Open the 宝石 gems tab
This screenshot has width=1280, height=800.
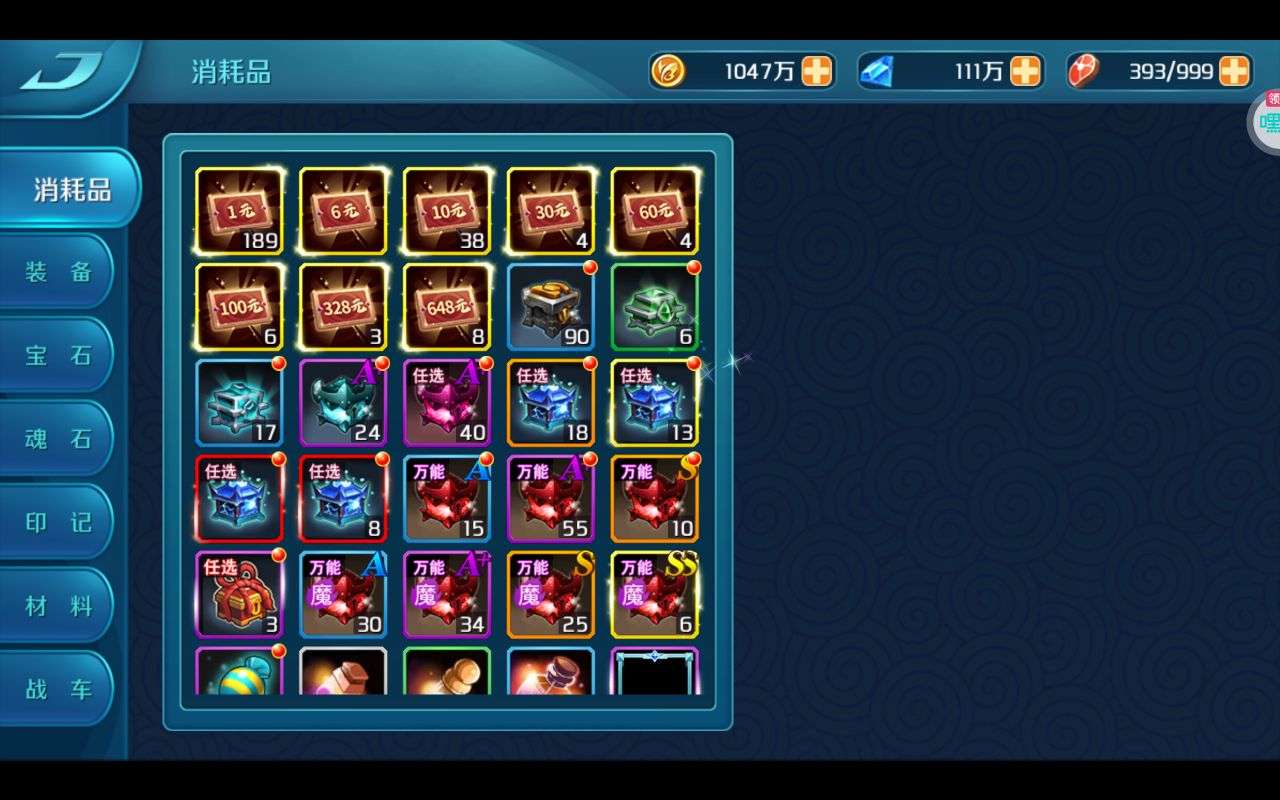(58, 355)
